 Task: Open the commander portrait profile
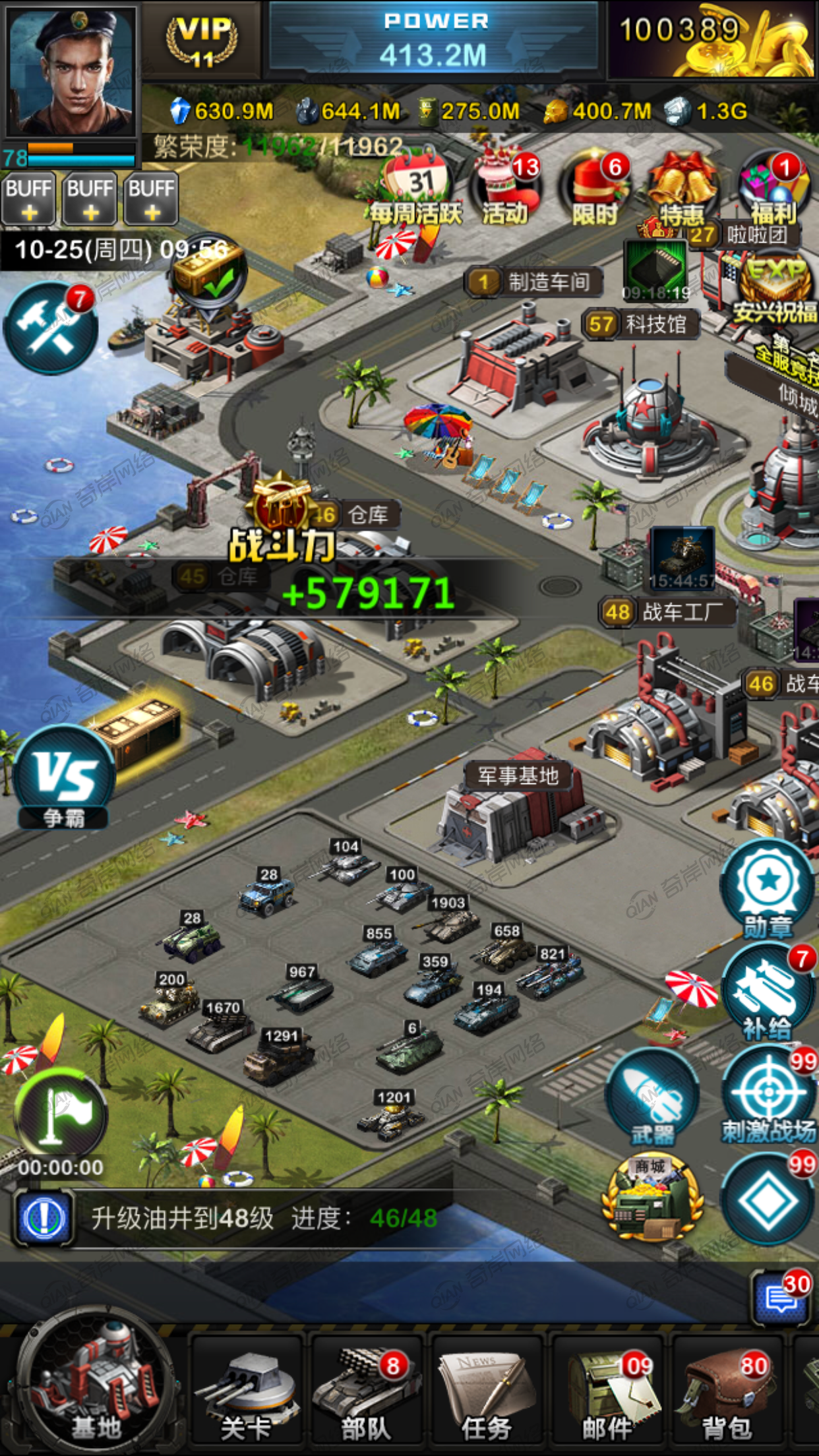tap(70, 71)
